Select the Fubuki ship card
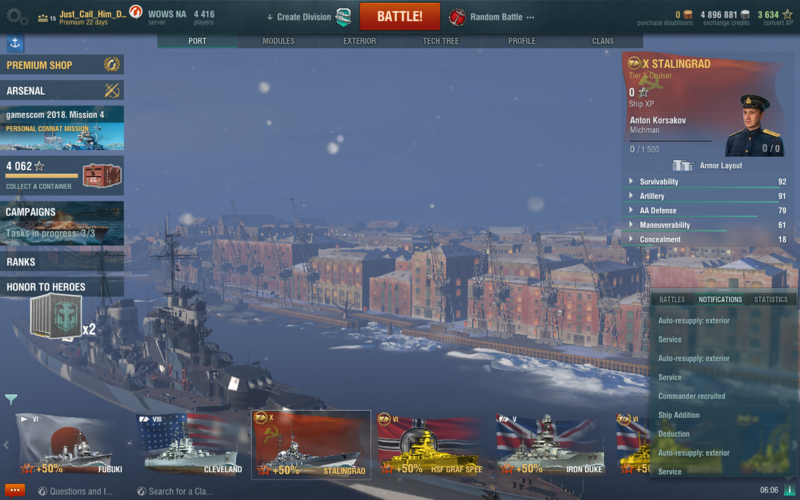This screenshot has height=500, width=800. click(72, 445)
